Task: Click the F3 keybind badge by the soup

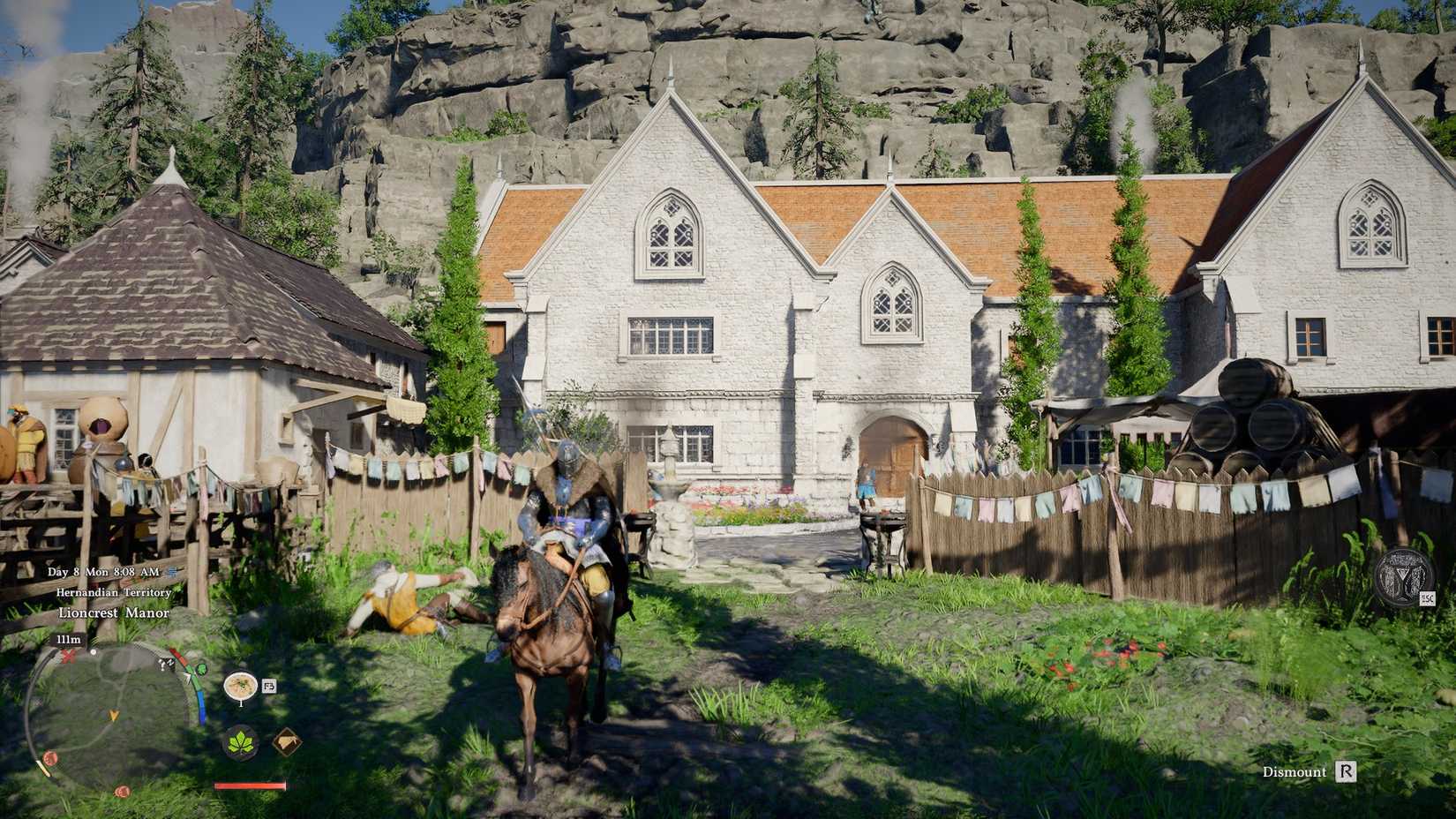Action: point(269,686)
